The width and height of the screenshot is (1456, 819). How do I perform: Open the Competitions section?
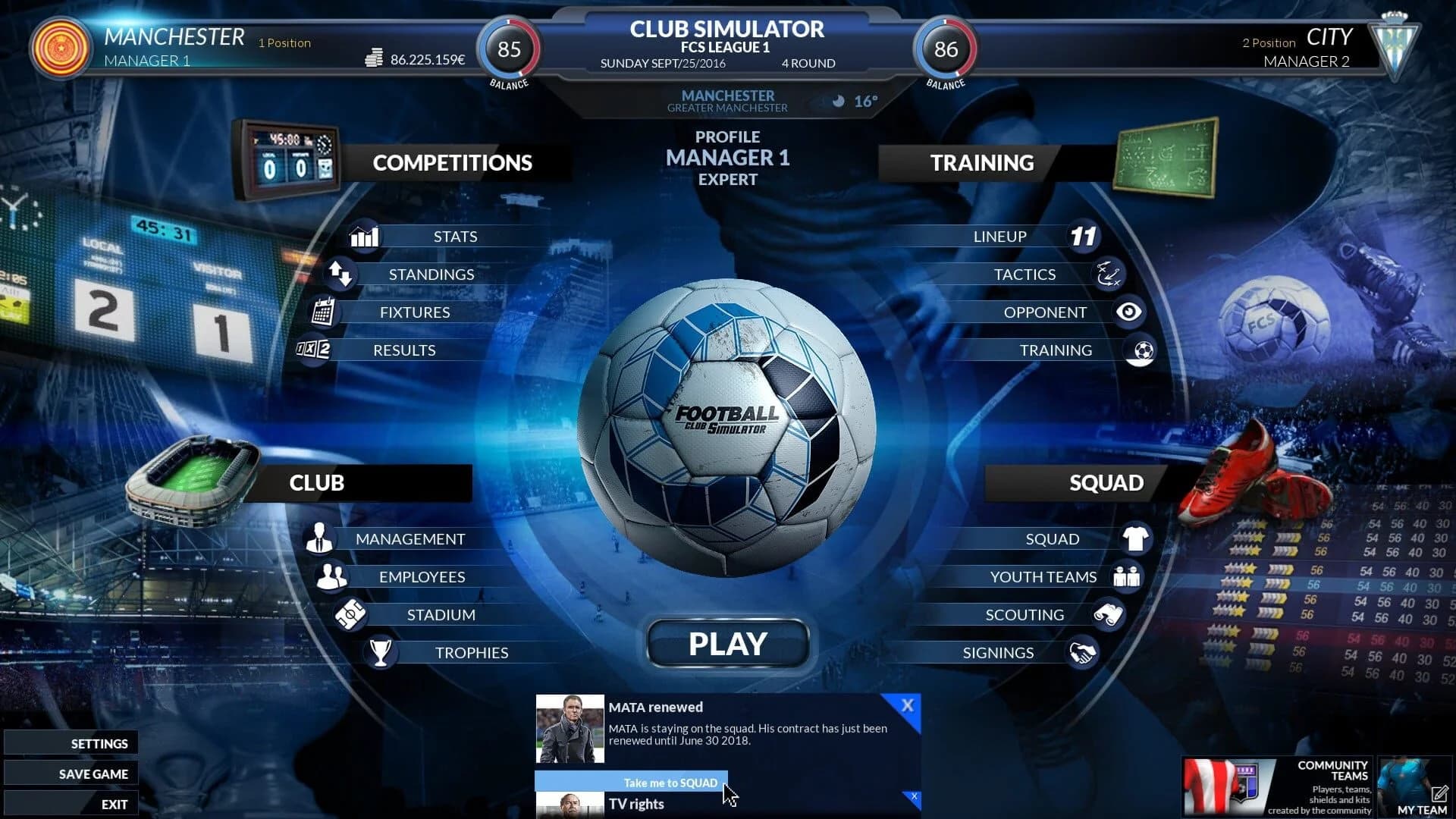452,162
